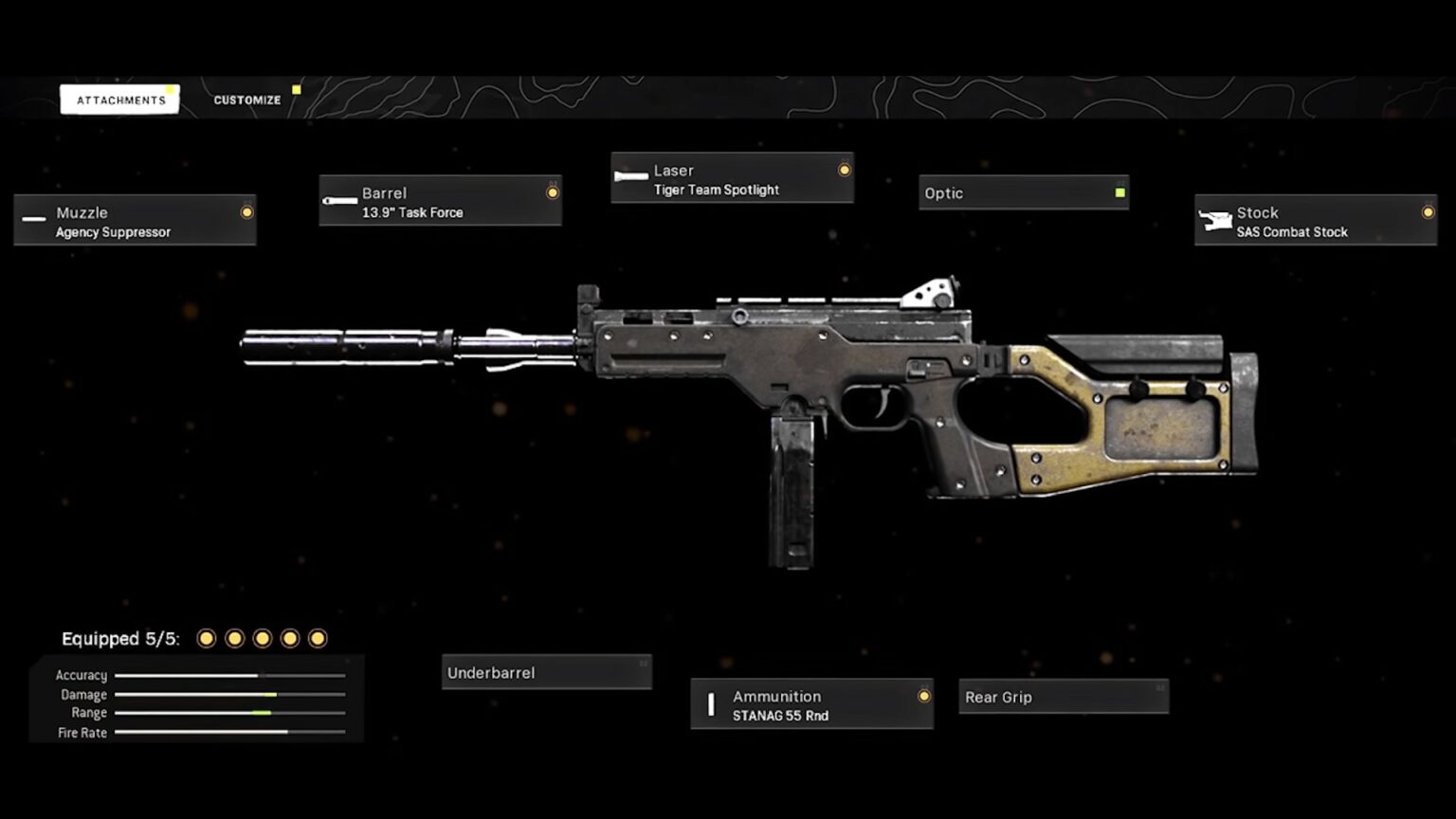Toggle the last equipped attachment pip
This screenshot has width=1456, height=819.
point(316,638)
